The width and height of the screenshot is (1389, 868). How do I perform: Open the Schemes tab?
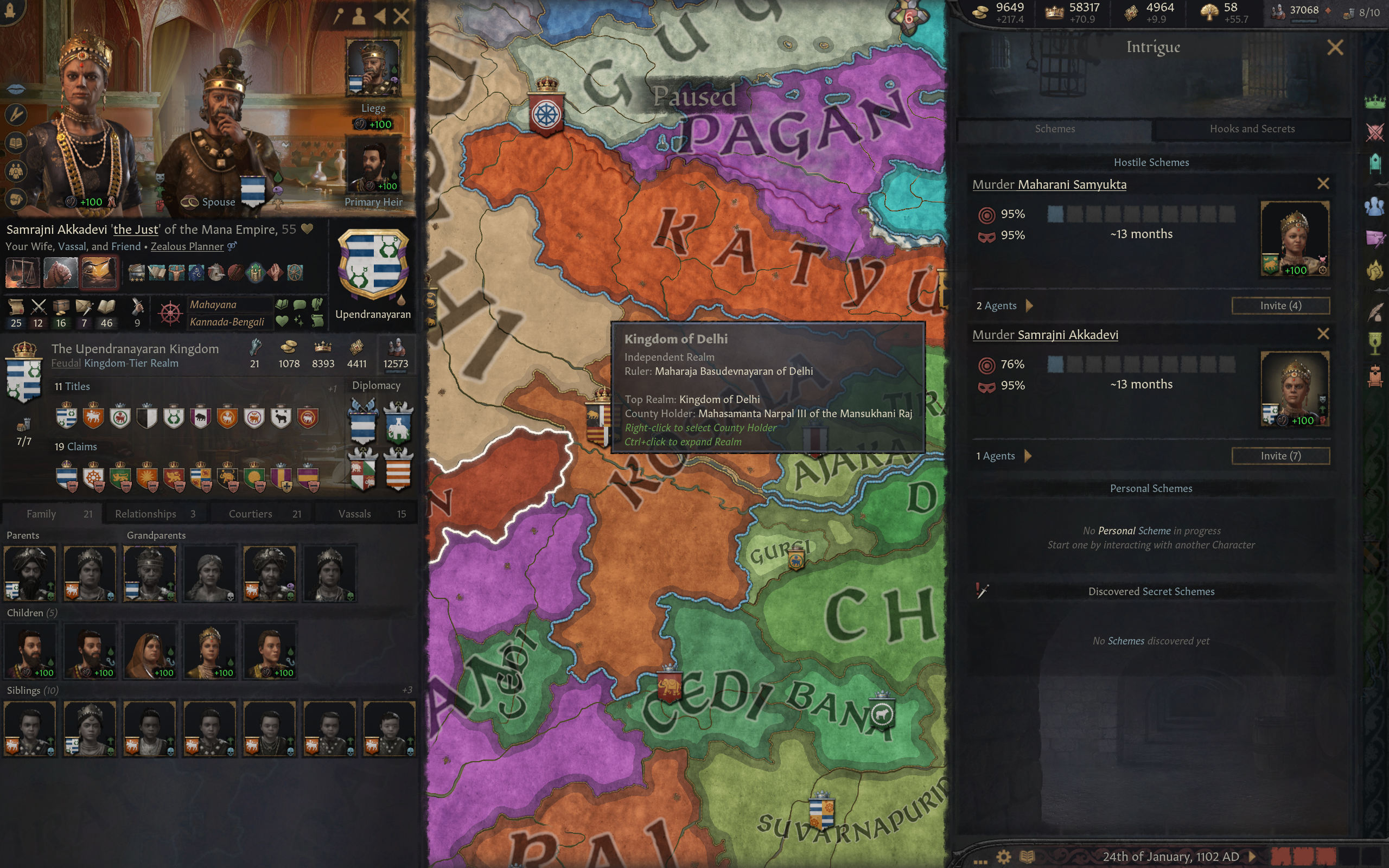[1054, 129]
